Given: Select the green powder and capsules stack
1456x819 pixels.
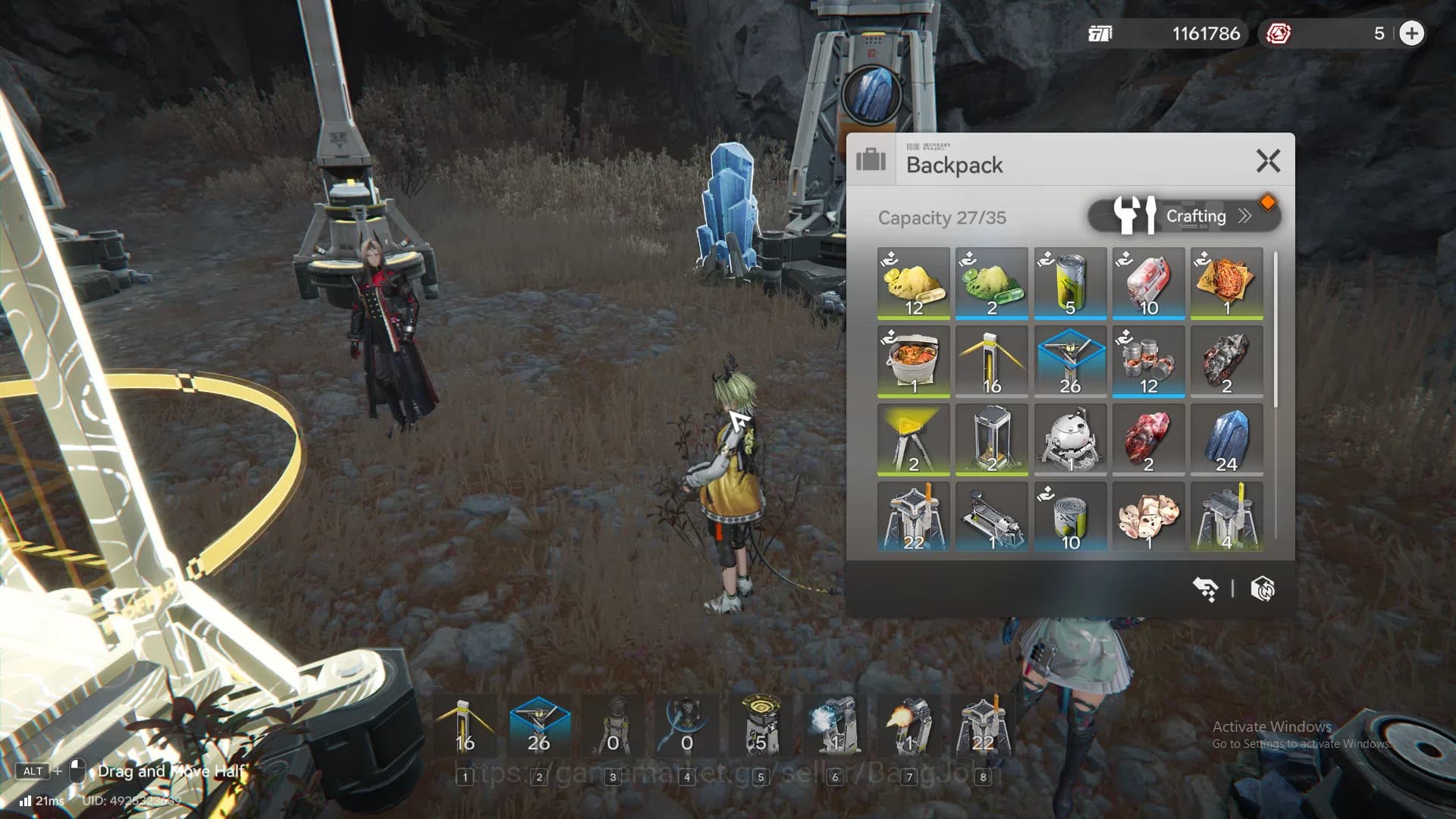Looking at the screenshot, I should [991, 283].
